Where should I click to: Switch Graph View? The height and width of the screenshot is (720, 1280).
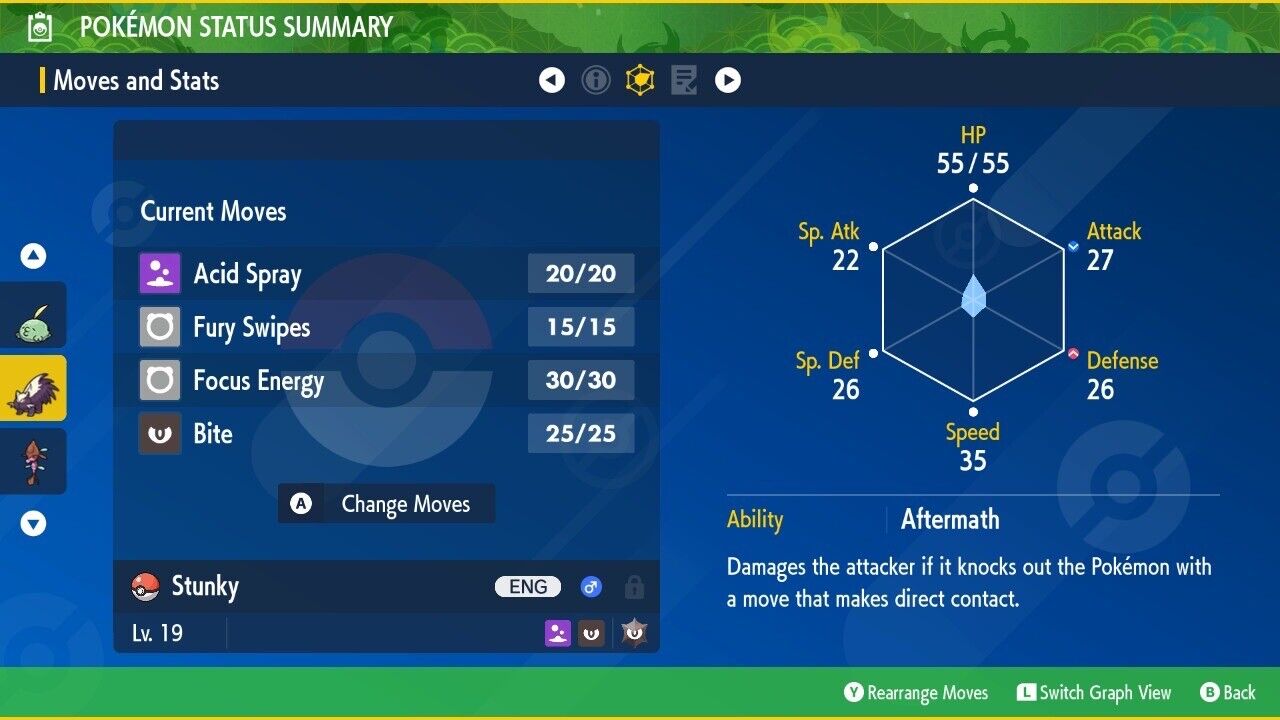pyautogui.click(x=1094, y=693)
